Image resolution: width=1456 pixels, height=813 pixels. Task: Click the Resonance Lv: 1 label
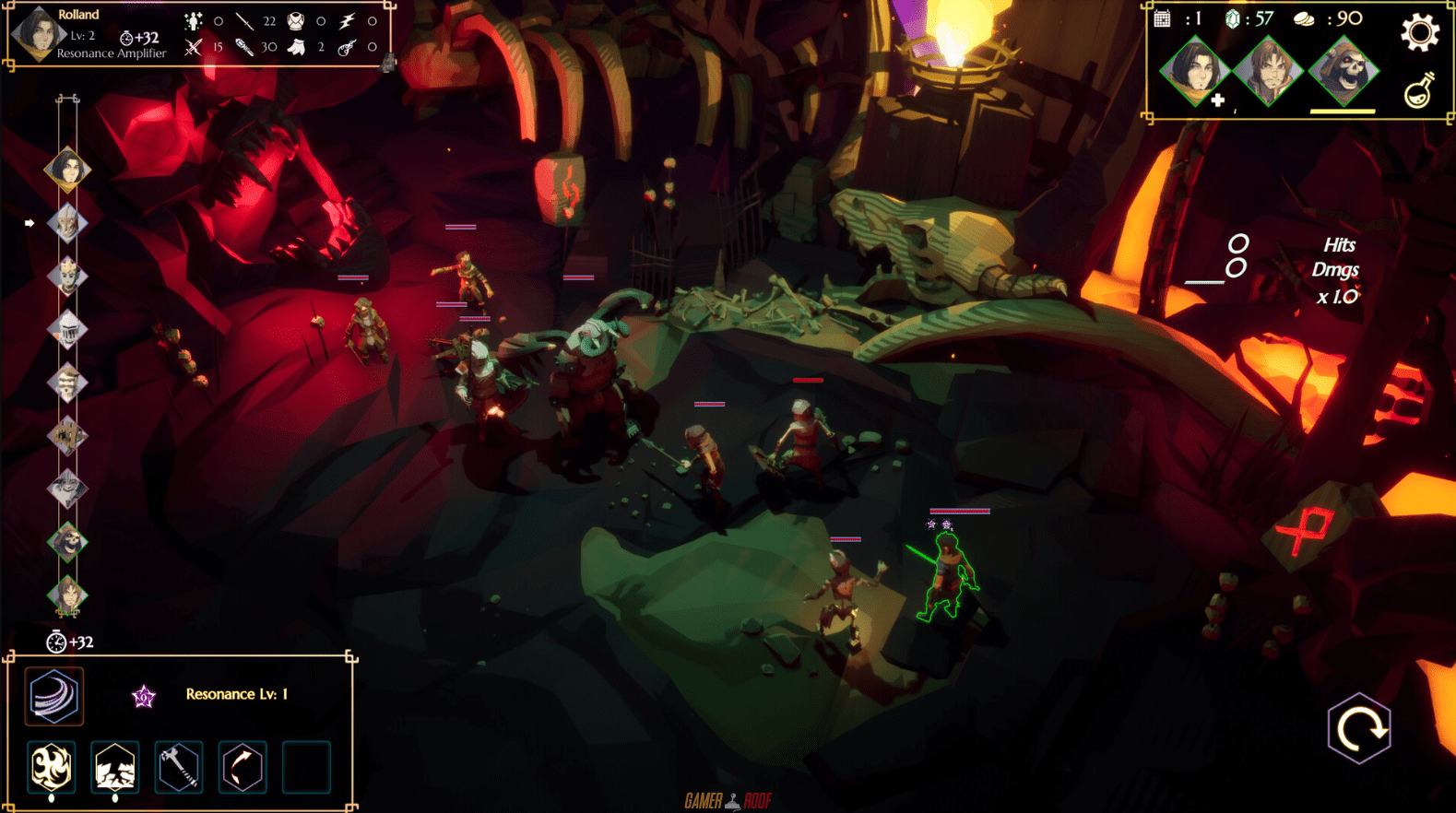coord(238,694)
